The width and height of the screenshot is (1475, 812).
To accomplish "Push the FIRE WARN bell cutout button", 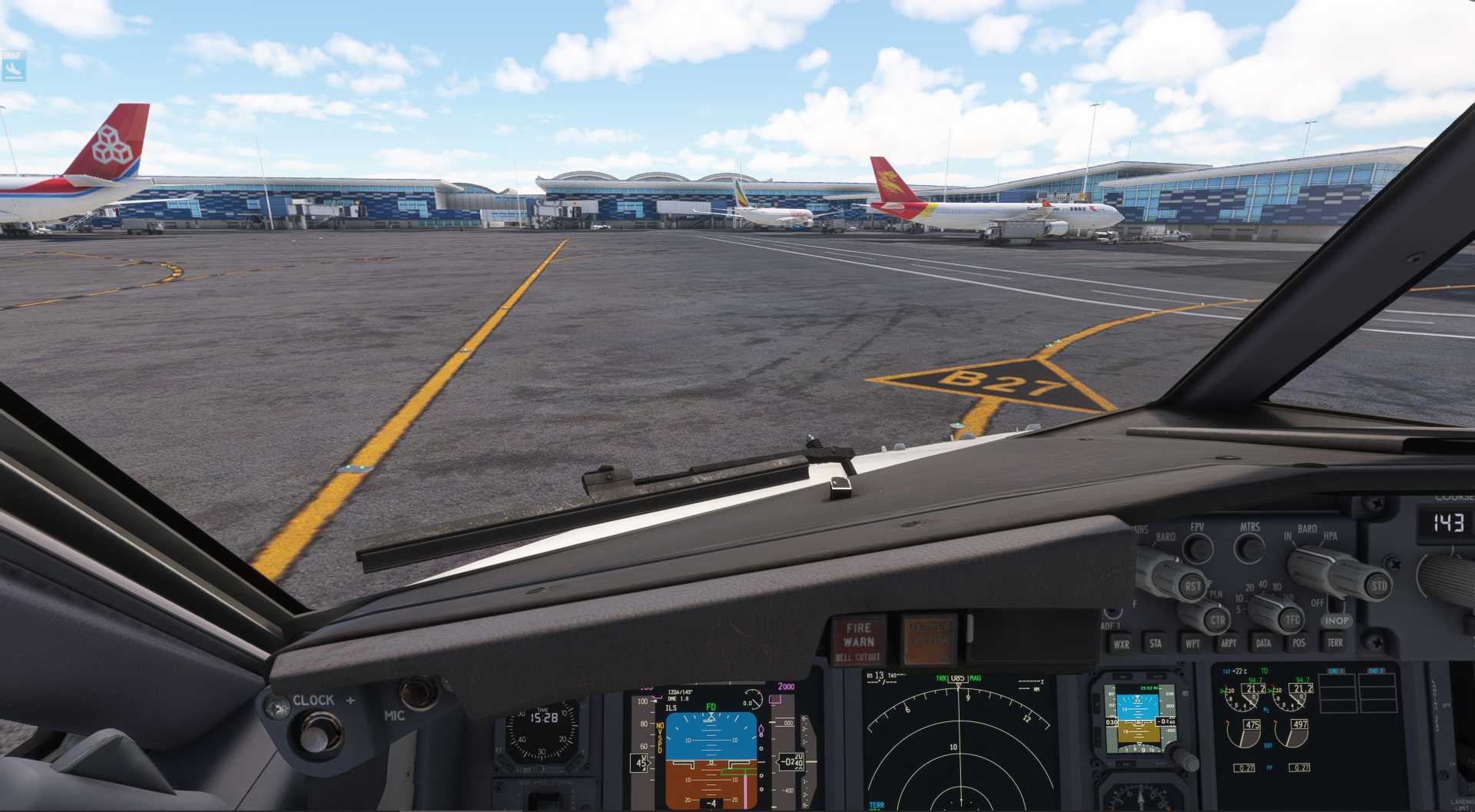I will [858, 641].
